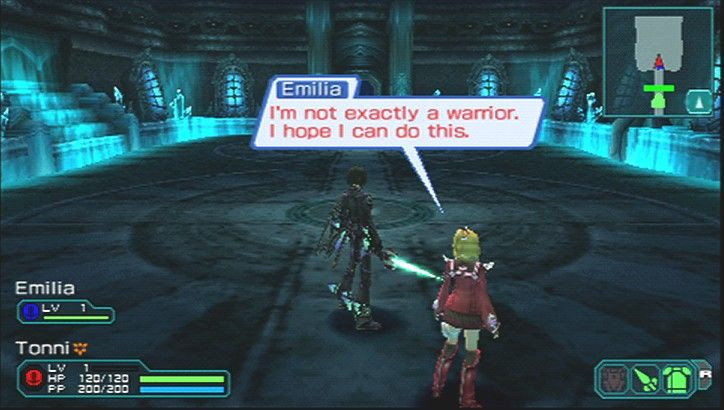Click Tonni's red character icon
The height and width of the screenshot is (410, 724).
[x=33, y=378]
